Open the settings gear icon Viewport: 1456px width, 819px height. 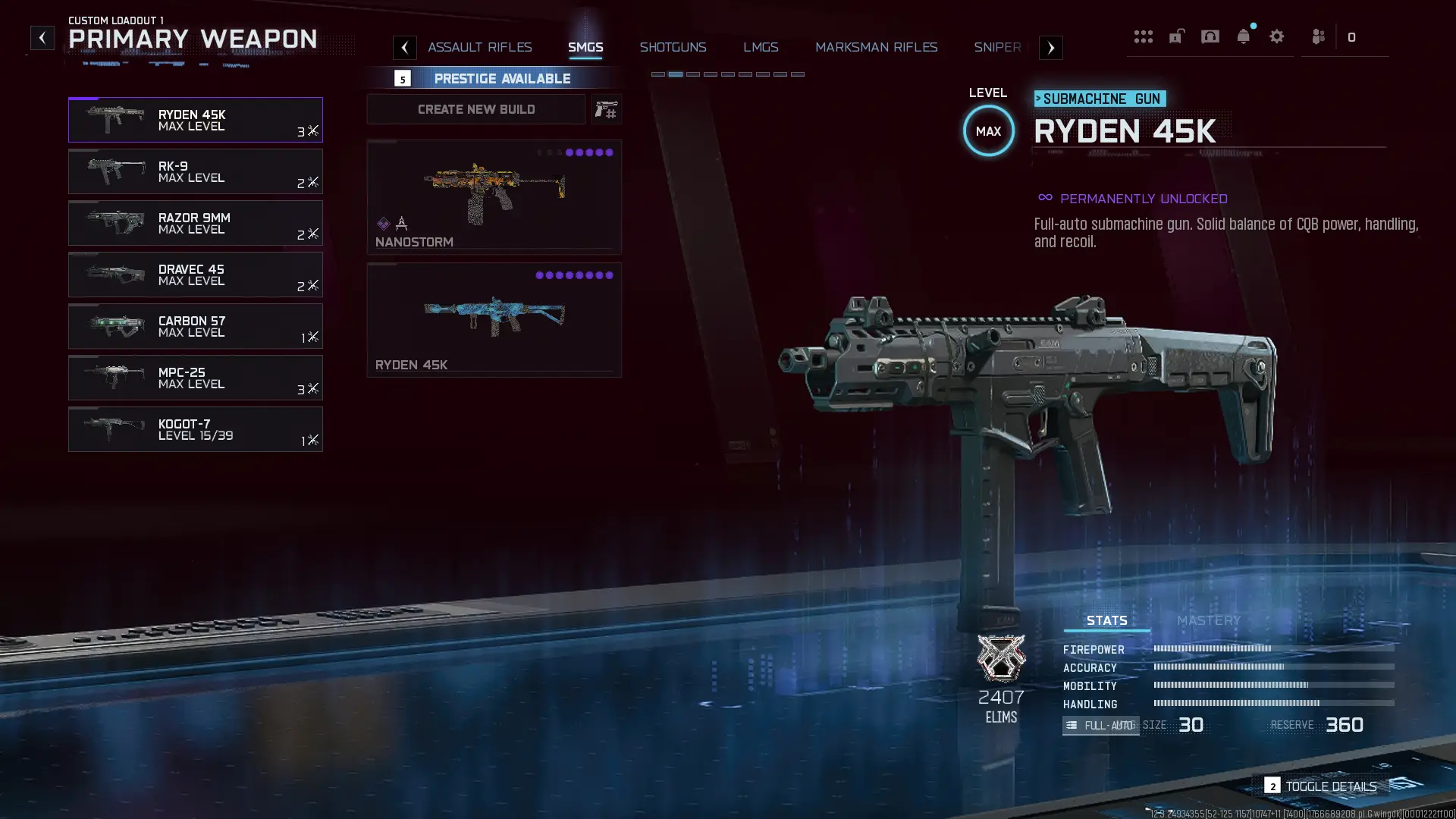click(x=1278, y=36)
